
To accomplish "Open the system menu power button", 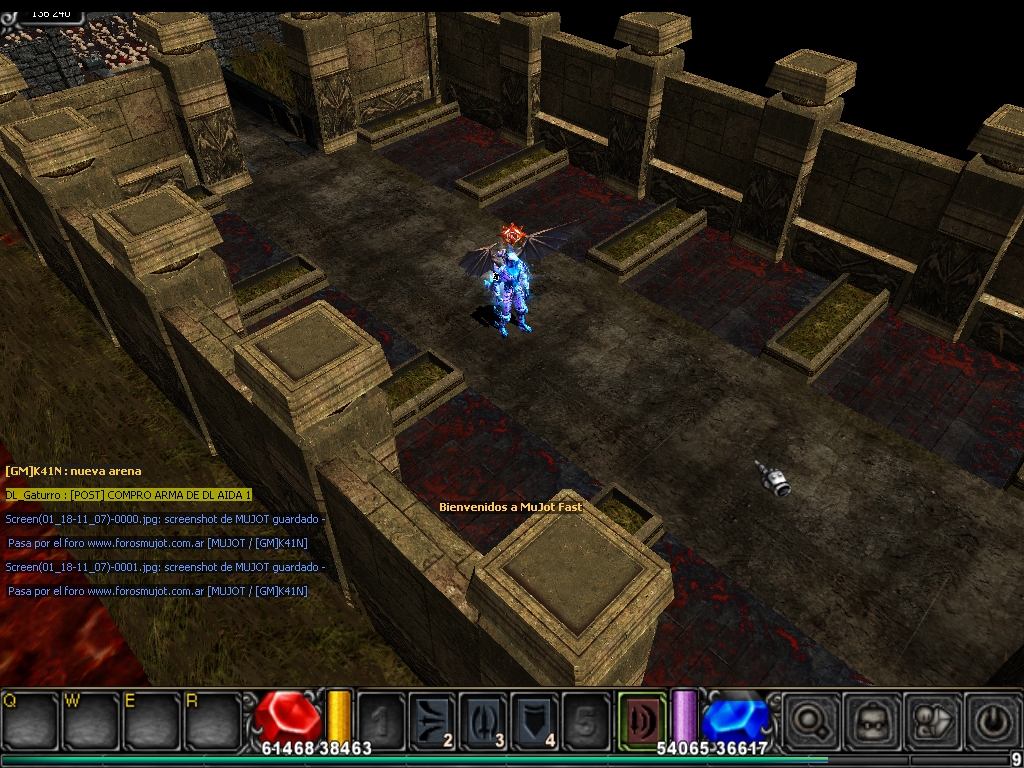I will [992, 719].
